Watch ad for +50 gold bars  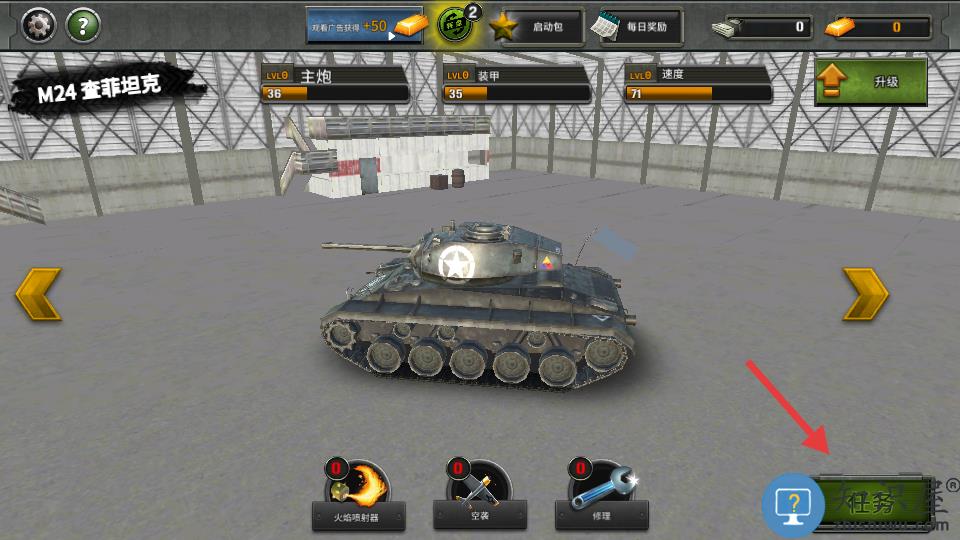(364, 26)
